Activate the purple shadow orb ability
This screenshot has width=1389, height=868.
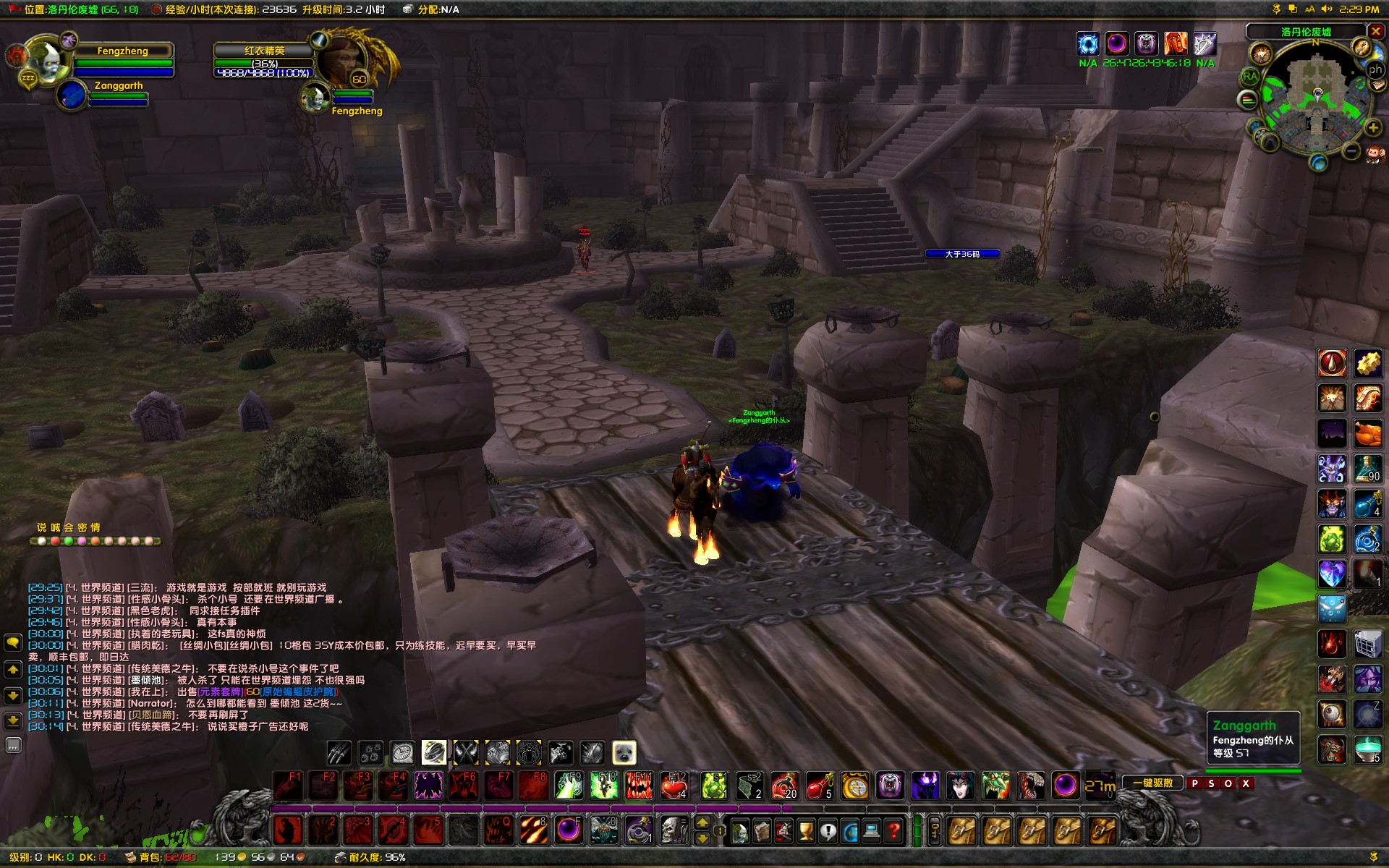[x=1065, y=786]
